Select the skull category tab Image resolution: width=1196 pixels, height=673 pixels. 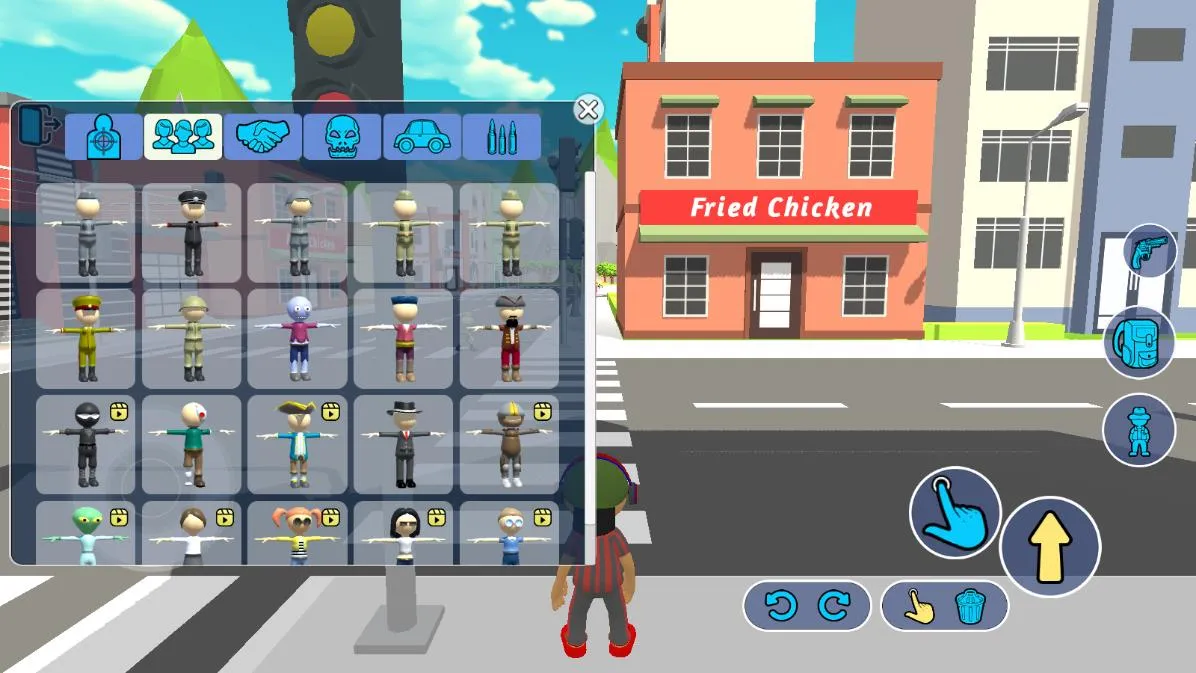point(342,137)
